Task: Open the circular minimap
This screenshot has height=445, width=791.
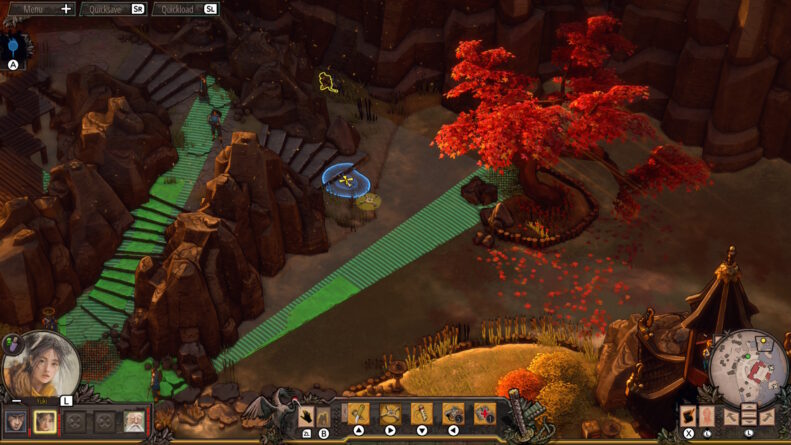Action: point(747,367)
